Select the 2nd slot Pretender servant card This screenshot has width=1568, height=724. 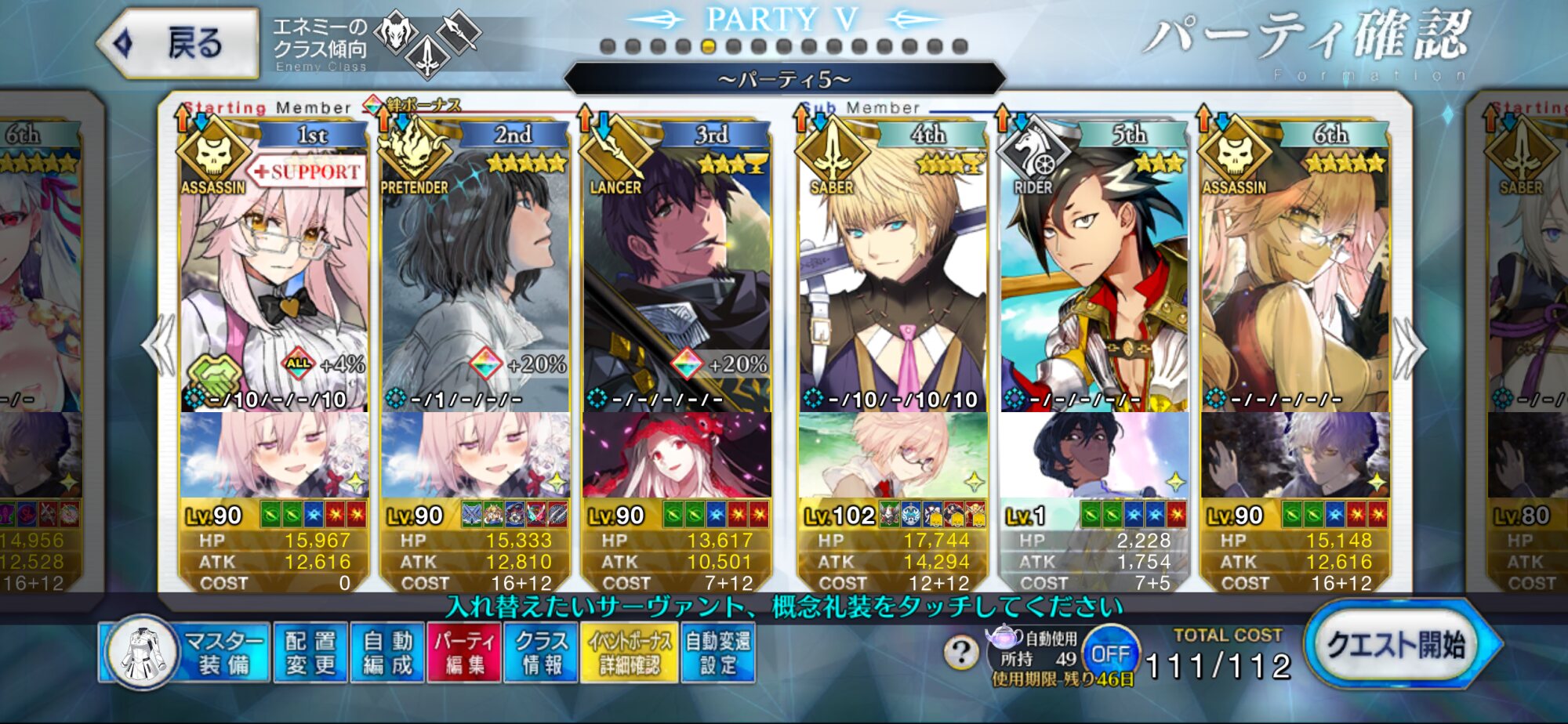pyautogui.click(x=474, y=274)
